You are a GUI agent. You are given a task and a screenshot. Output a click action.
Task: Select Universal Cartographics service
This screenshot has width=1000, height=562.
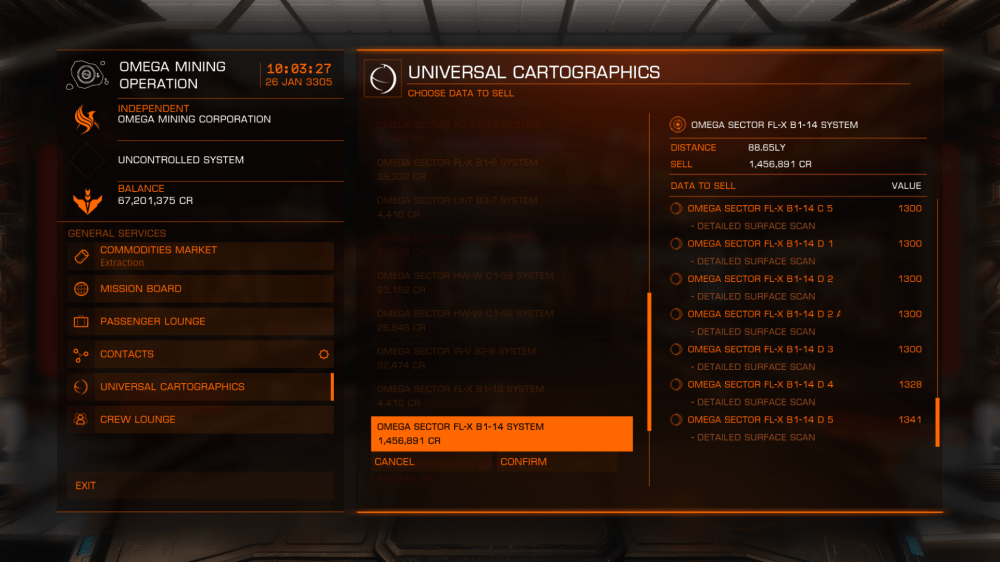coord(200,387)
